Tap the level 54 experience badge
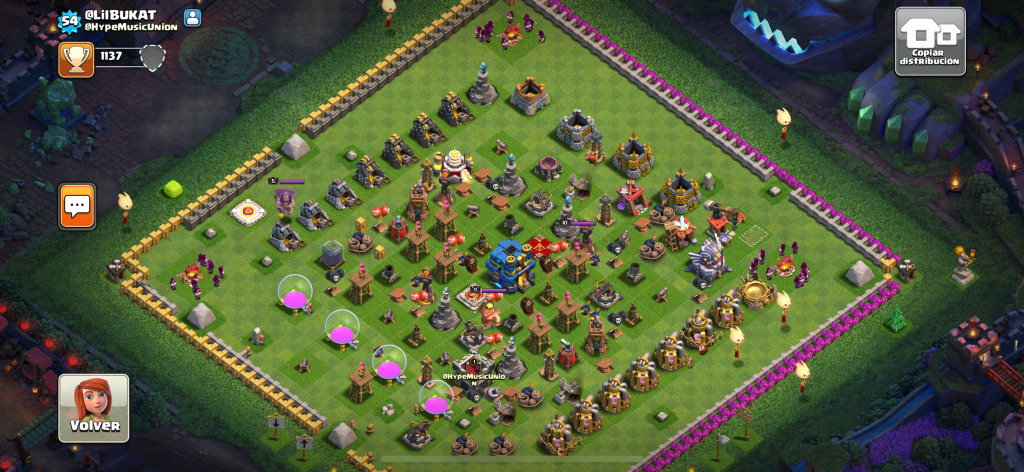 [68, 19]
